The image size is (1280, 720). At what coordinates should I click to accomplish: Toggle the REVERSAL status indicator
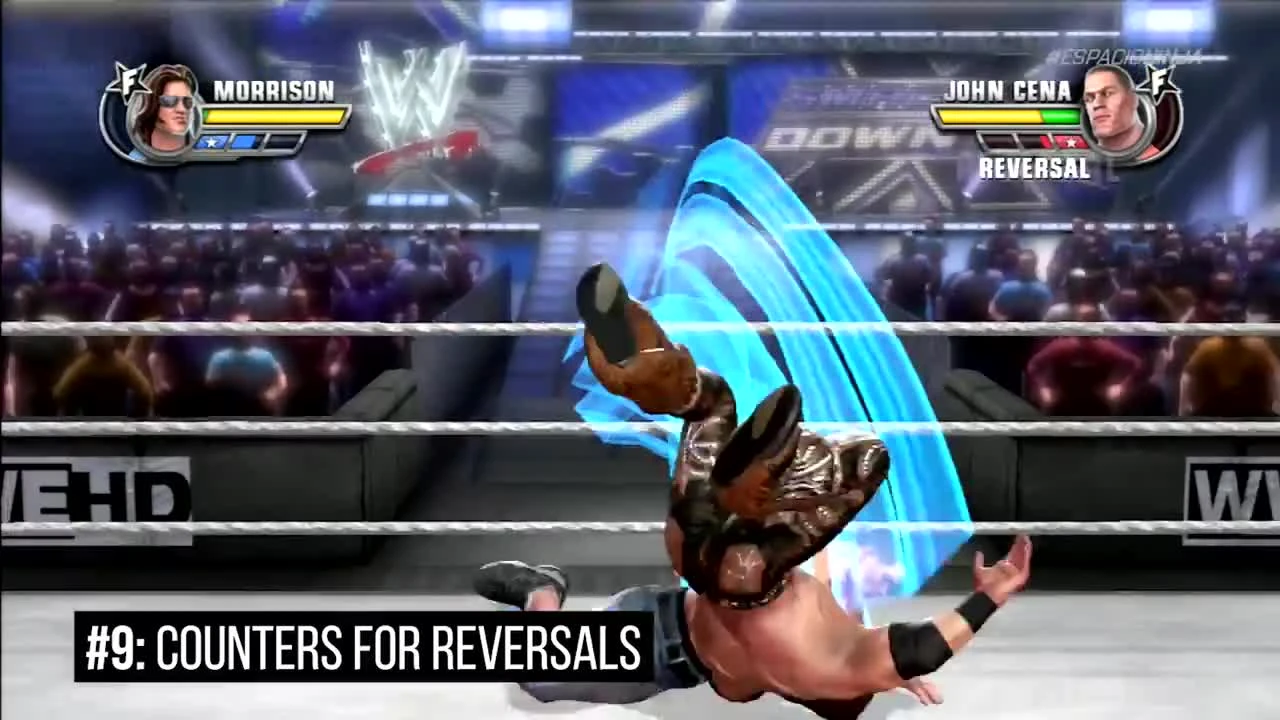[x=1033, y=168]
